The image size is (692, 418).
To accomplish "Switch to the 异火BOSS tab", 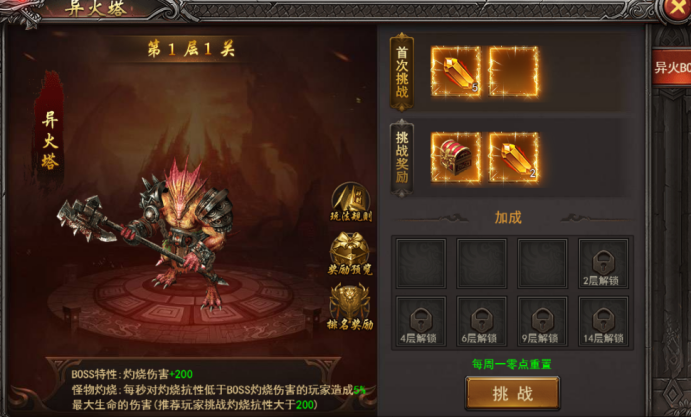I will [x=672, y=70].
